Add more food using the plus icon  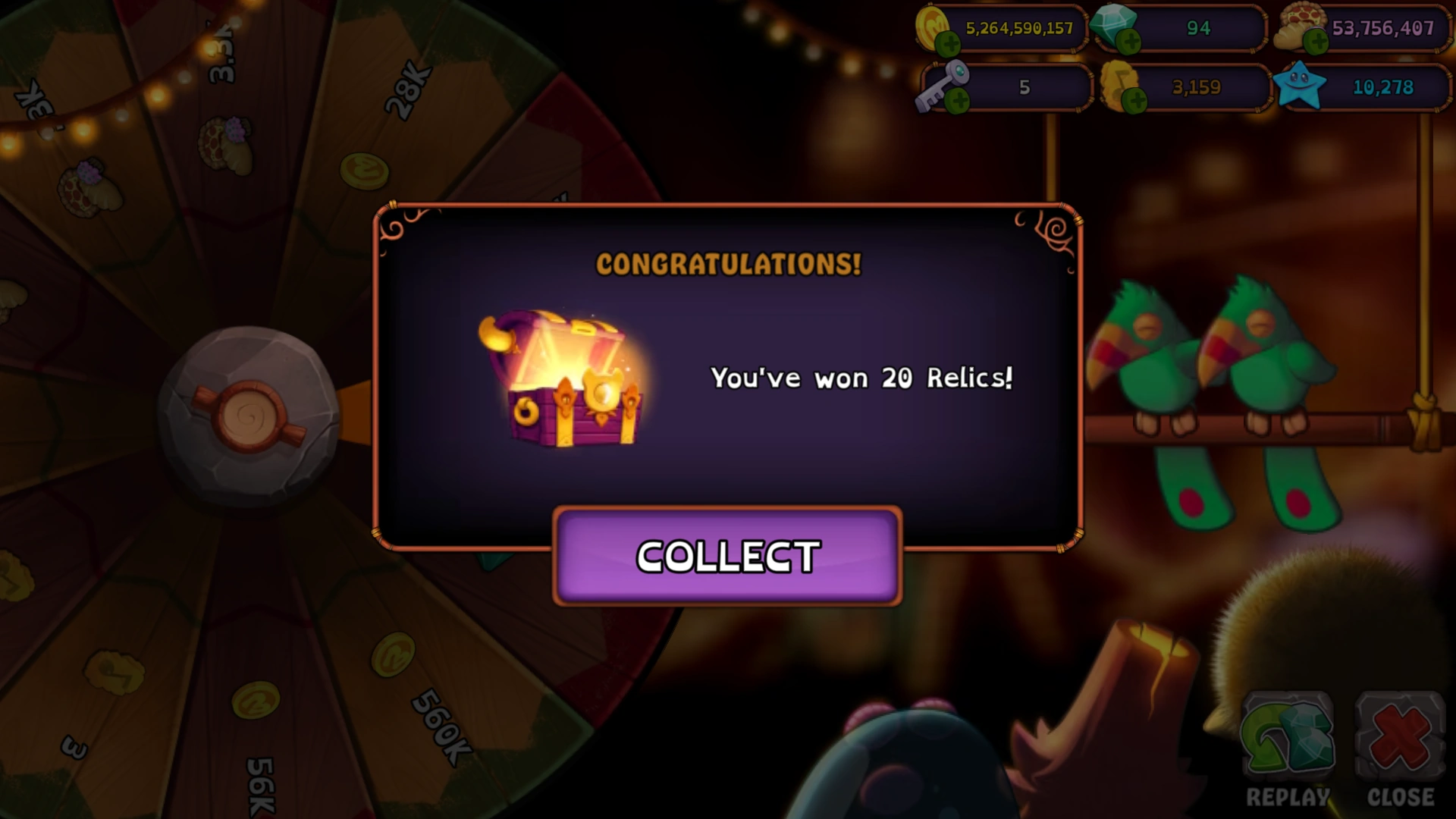click(1316, 42)
